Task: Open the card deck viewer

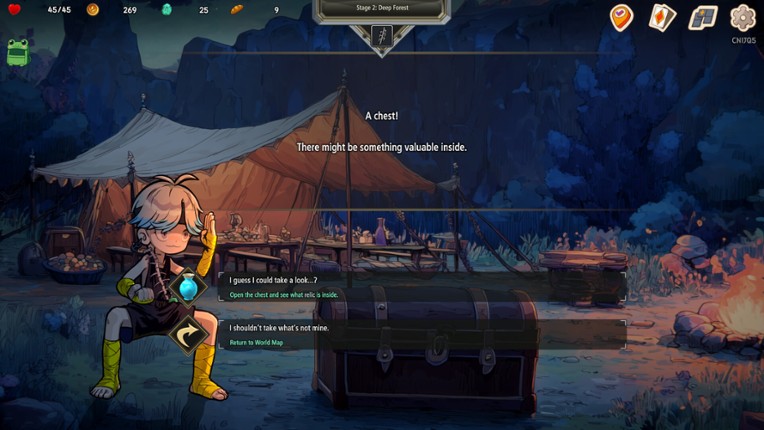Action: tap(662, 17)
